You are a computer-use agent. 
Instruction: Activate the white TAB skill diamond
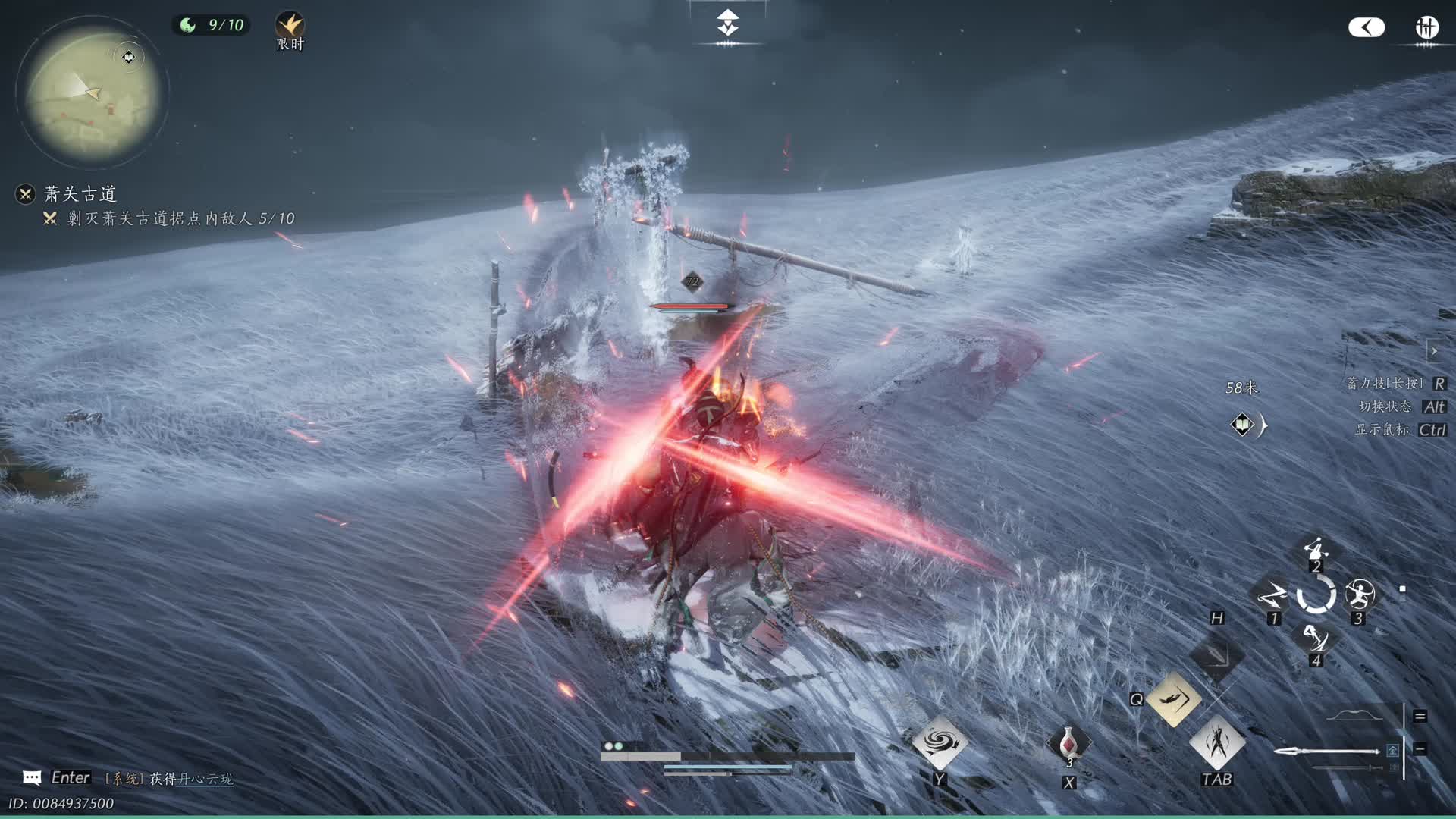[1217, 742]
